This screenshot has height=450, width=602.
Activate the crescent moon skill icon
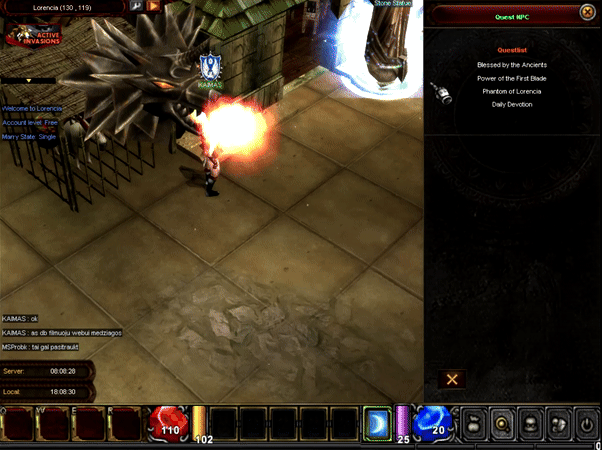coord(377,423)
